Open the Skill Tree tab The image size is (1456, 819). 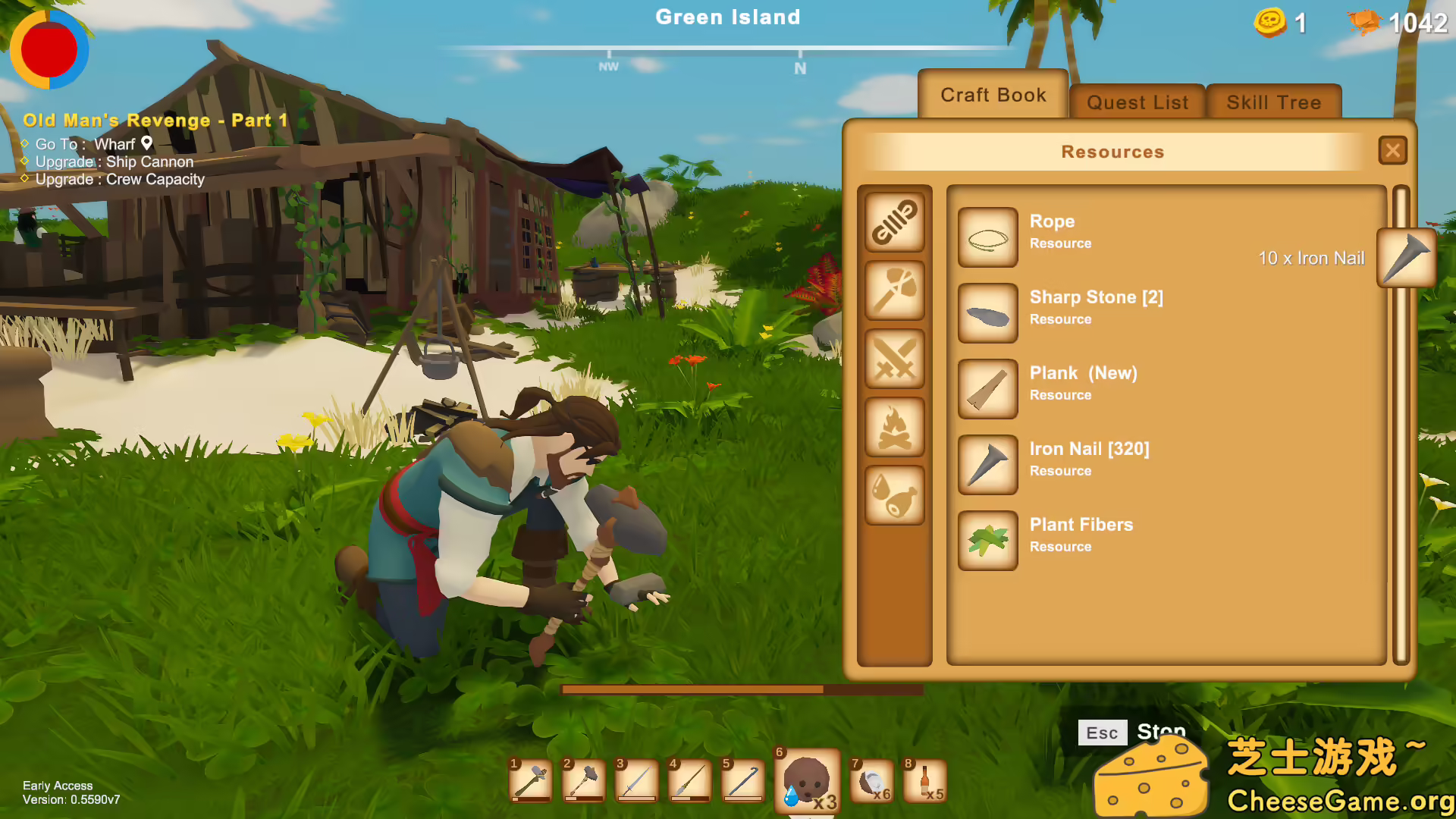[x=1273, y=102]
